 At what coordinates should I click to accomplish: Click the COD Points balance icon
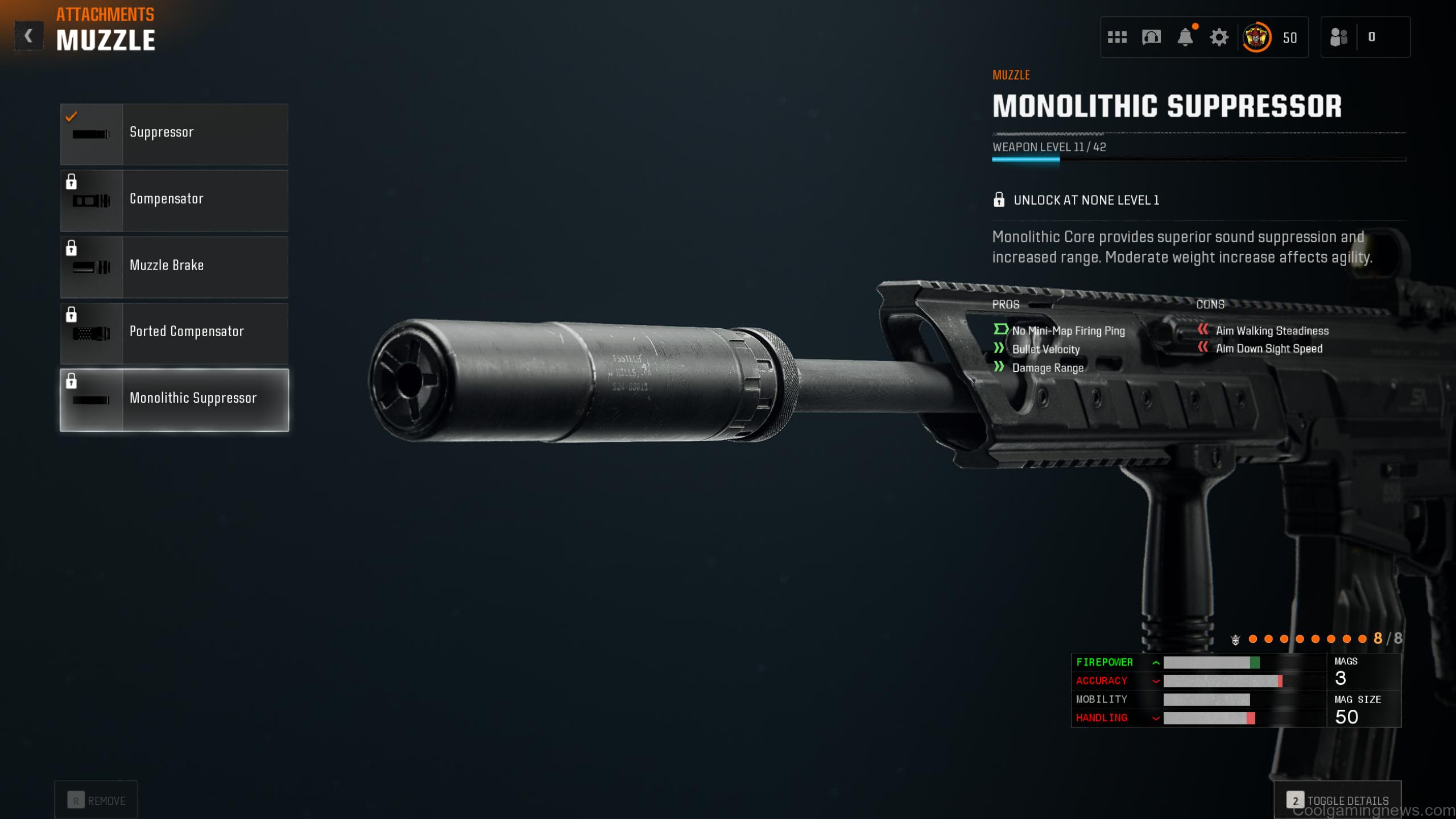coord(1258,37)
